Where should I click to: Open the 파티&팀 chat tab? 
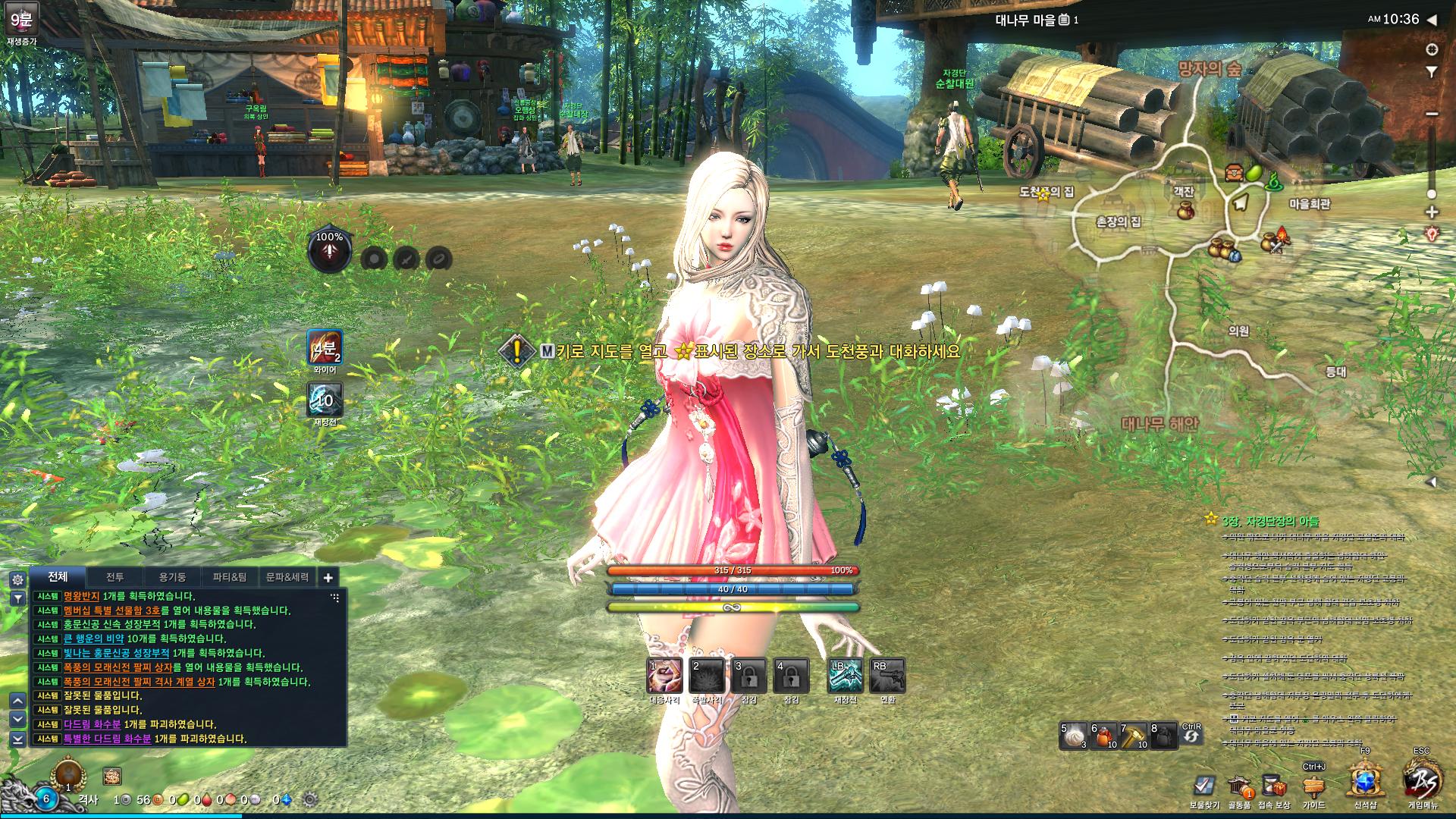[229, 577]
